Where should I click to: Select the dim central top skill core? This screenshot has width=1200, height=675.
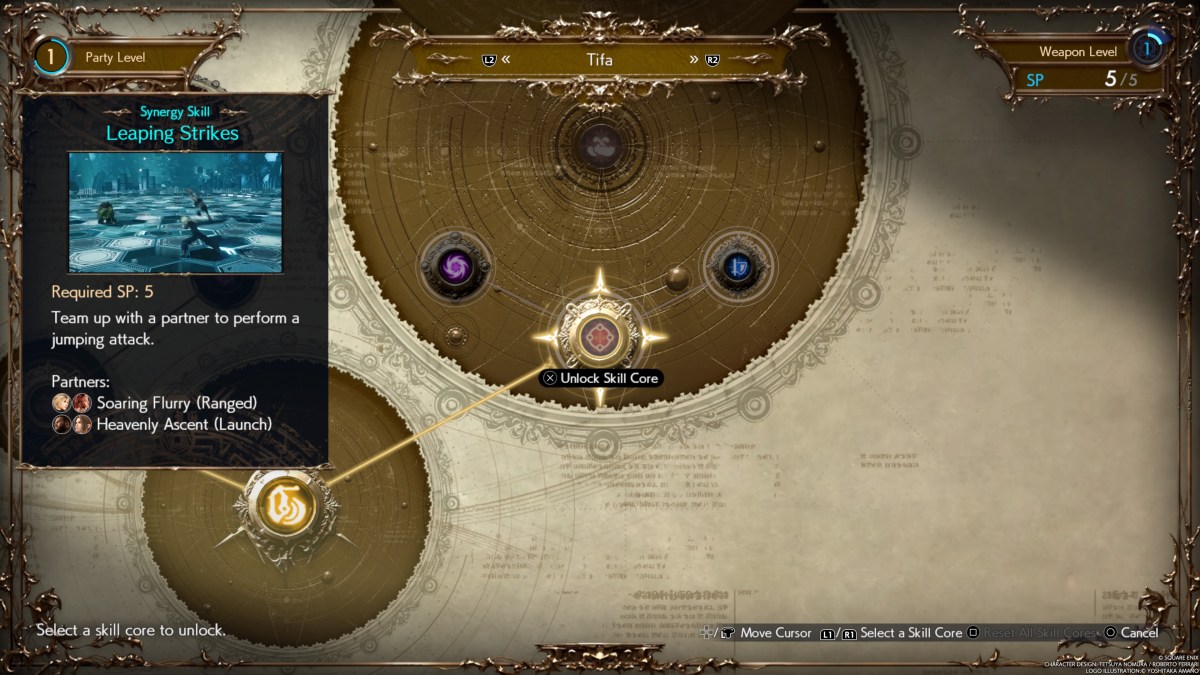[600, 146]
